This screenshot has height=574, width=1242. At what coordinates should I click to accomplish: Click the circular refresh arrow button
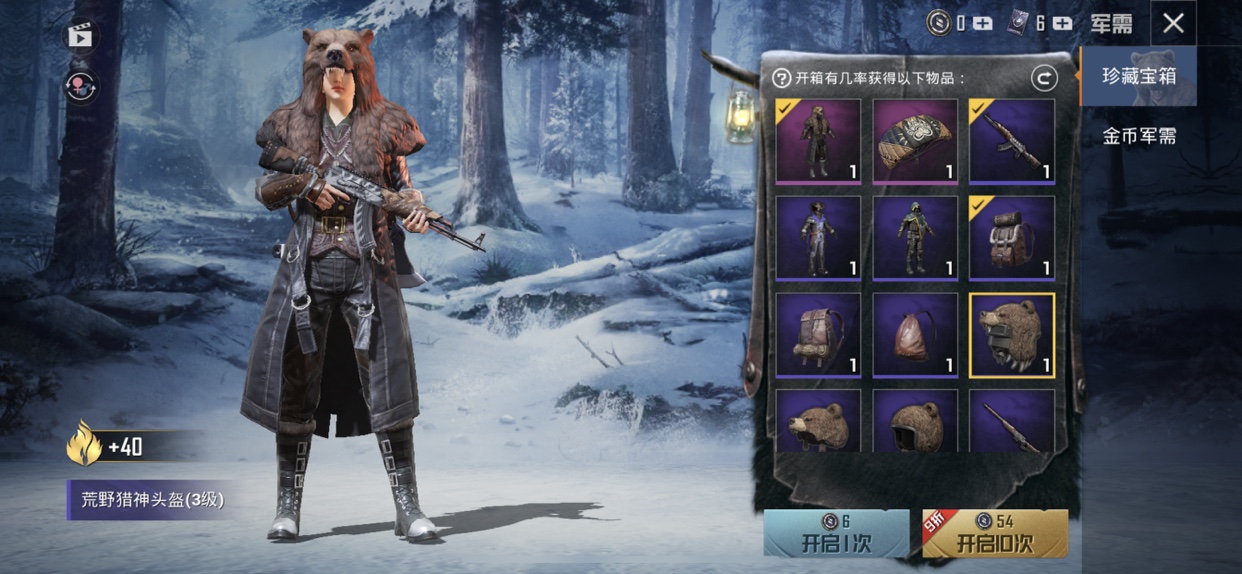pos(1044,78)
